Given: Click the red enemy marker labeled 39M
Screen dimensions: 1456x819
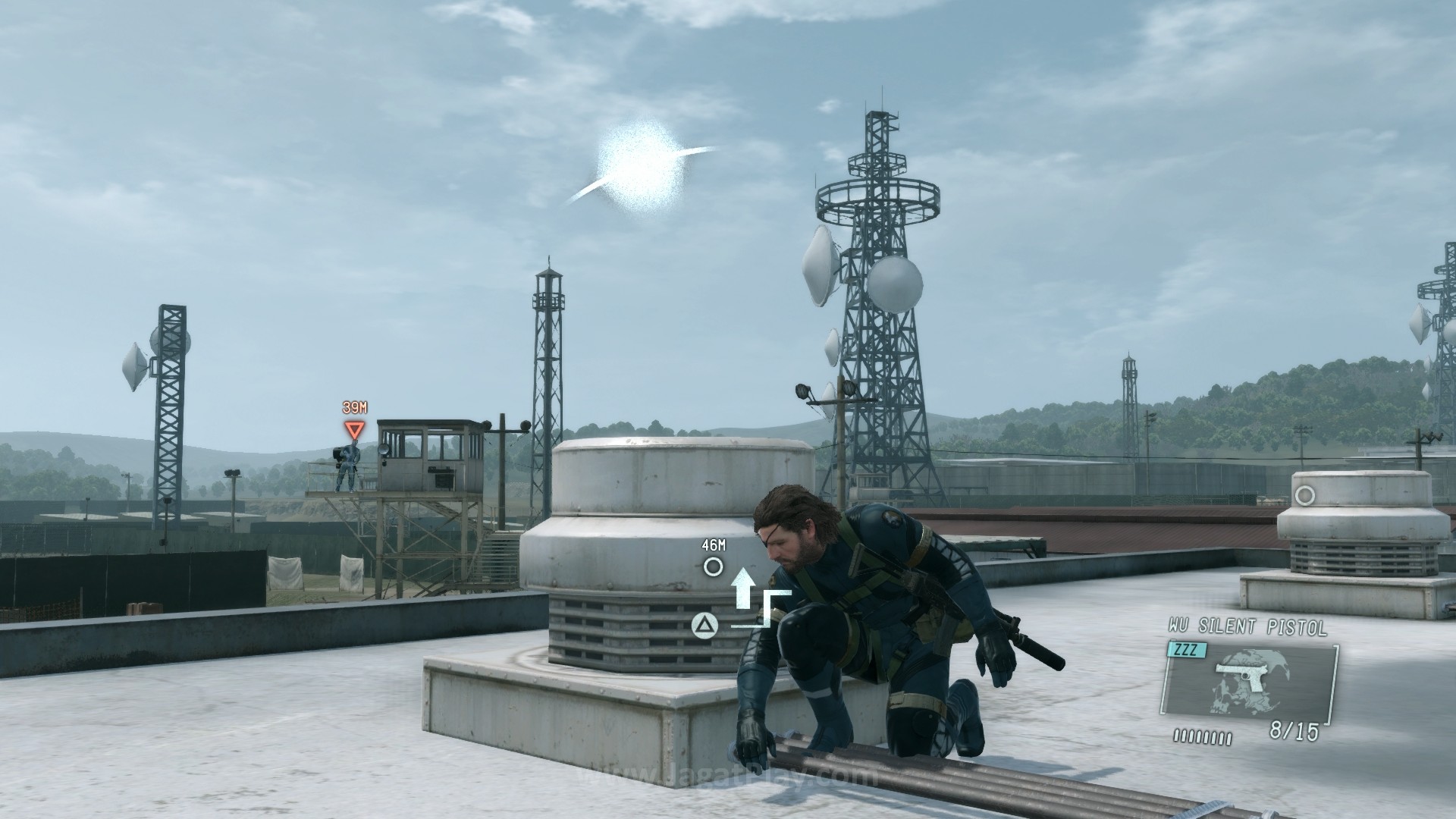Looking at the screenshot, I should [354, 431].
